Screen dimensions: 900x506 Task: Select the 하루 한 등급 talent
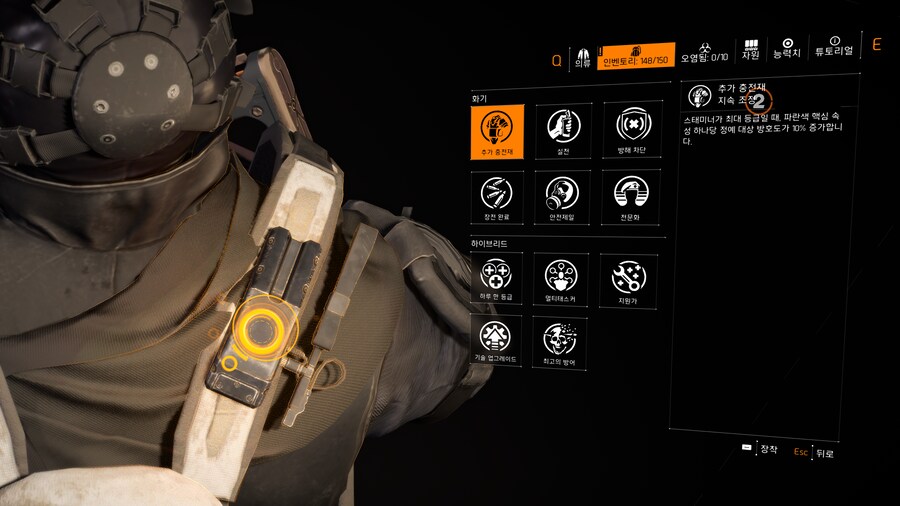[x=497, y=278]
